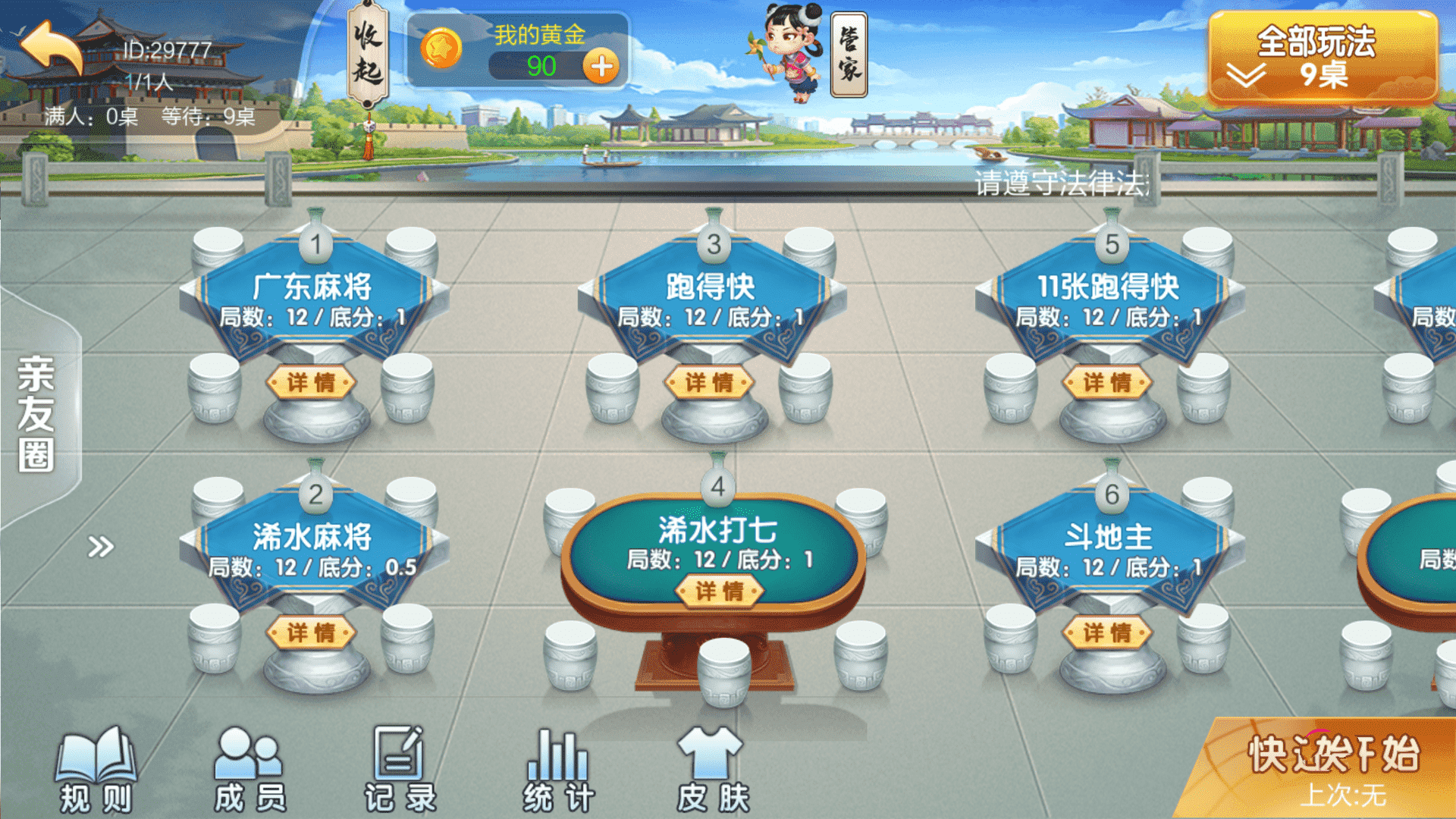Show details for table 1 广东麻将
1456x819 pixels.
[x=311, y=382]
